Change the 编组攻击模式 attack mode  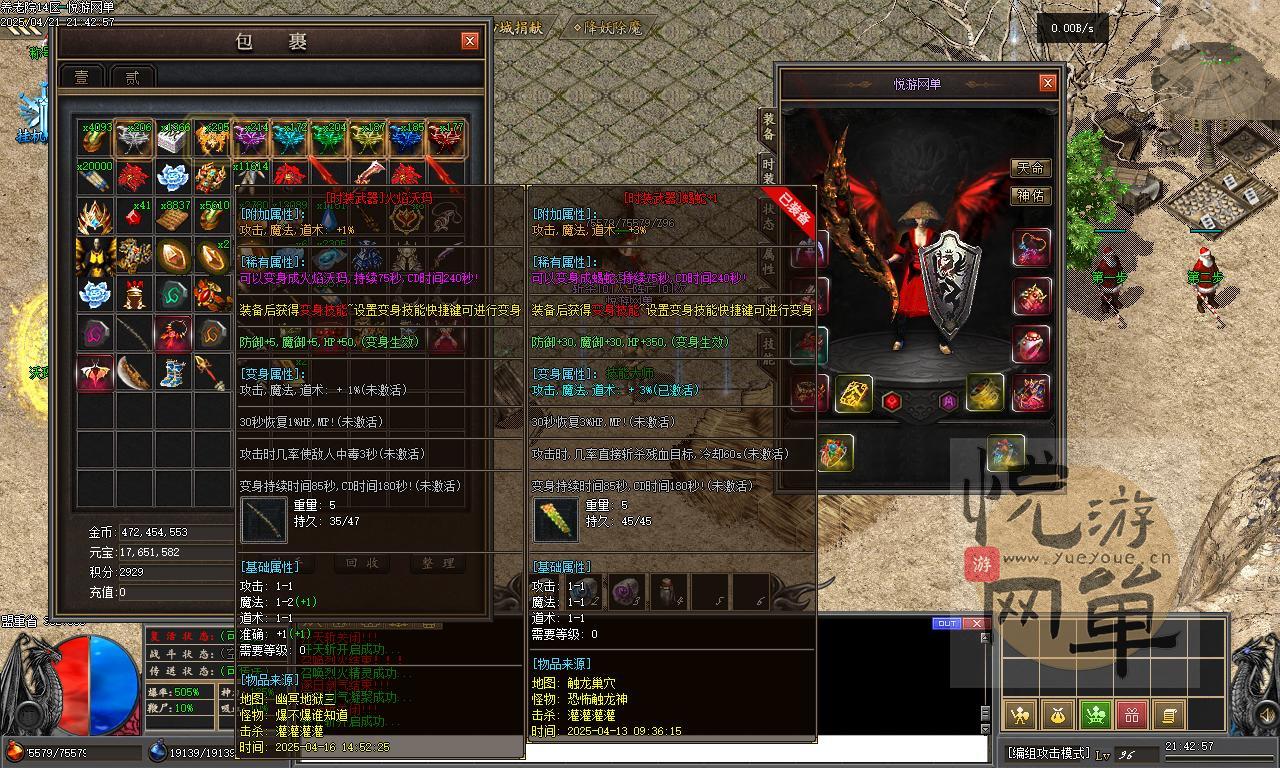coord(1048,753)
